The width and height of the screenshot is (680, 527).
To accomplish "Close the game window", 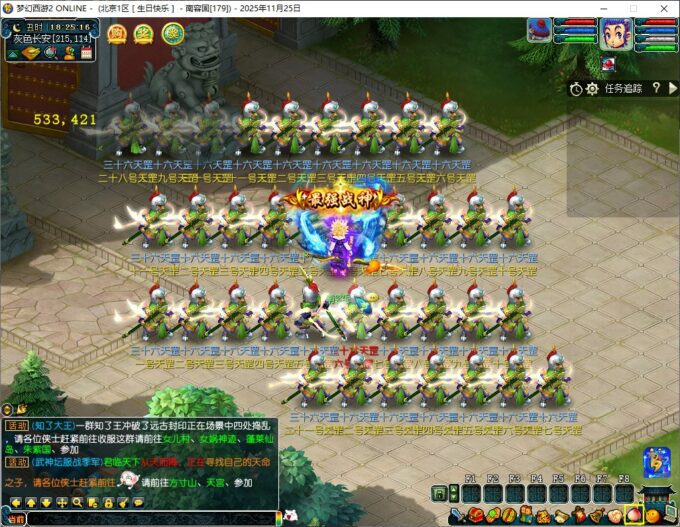I will [x=662, y=7].
